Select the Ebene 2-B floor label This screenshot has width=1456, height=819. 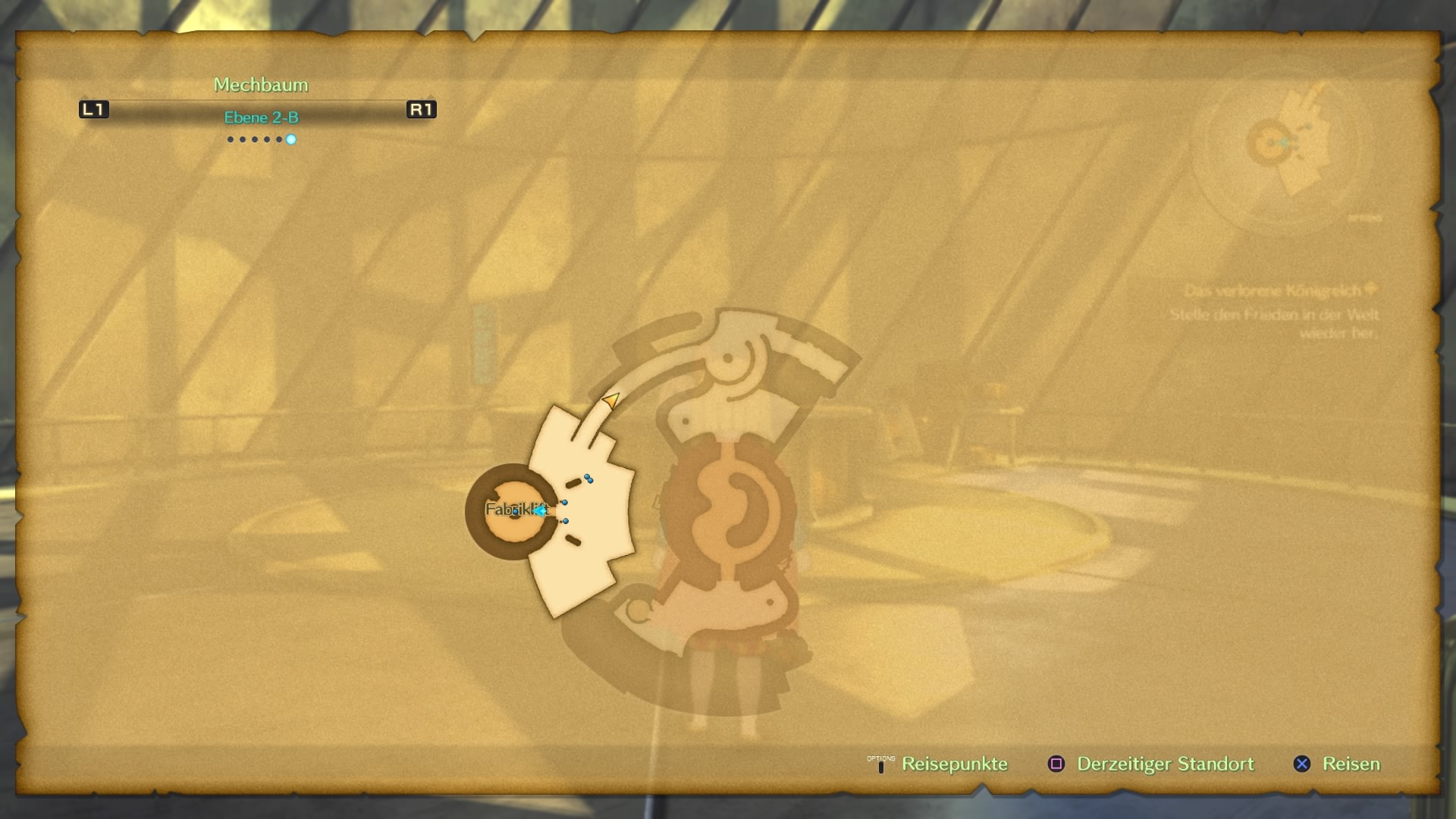coord(261,118)
